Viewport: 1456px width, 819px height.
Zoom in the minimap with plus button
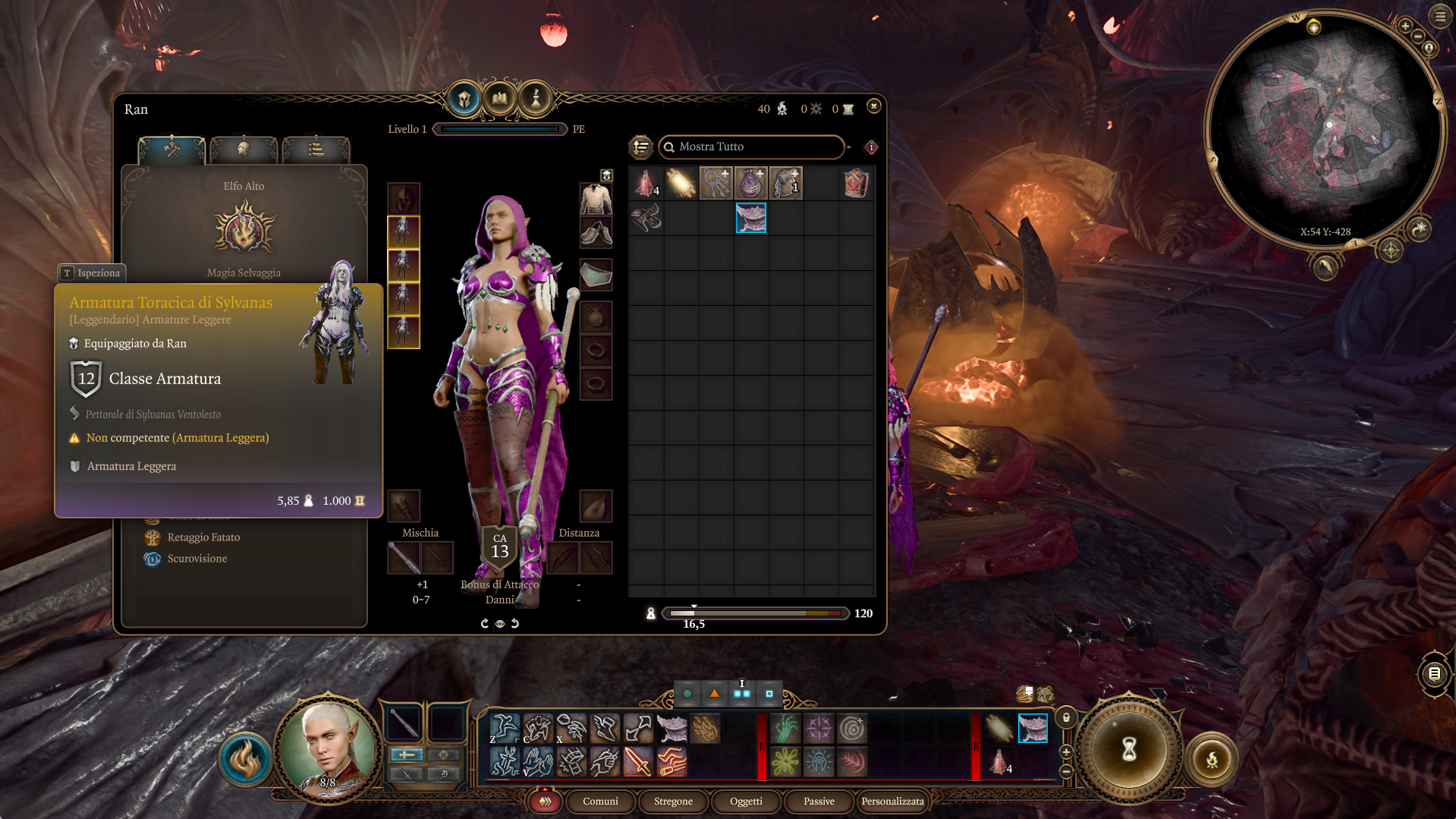(1405, 27)
